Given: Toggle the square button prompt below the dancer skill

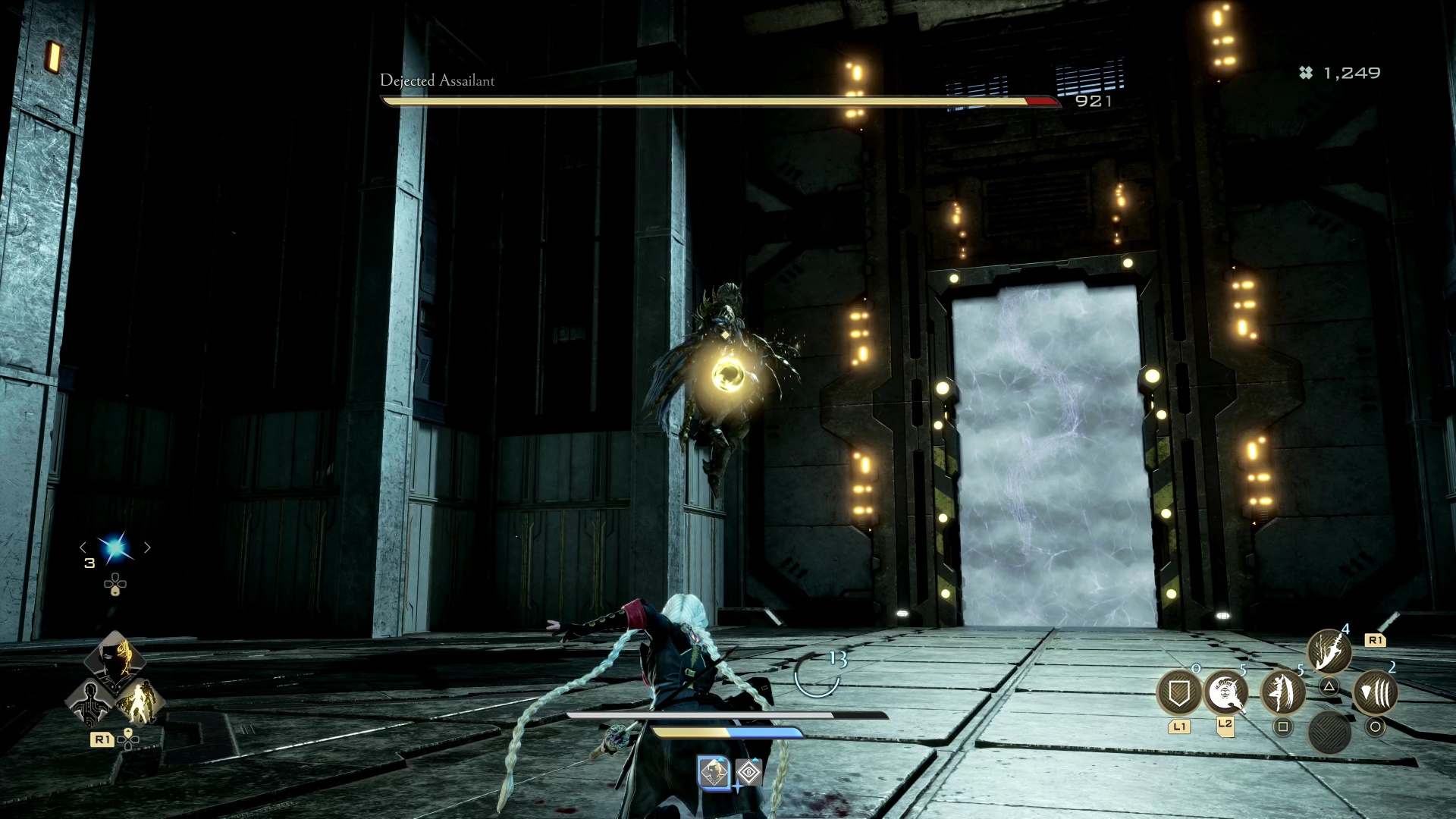Looking at the screenshot, I should click(1283, 726).
